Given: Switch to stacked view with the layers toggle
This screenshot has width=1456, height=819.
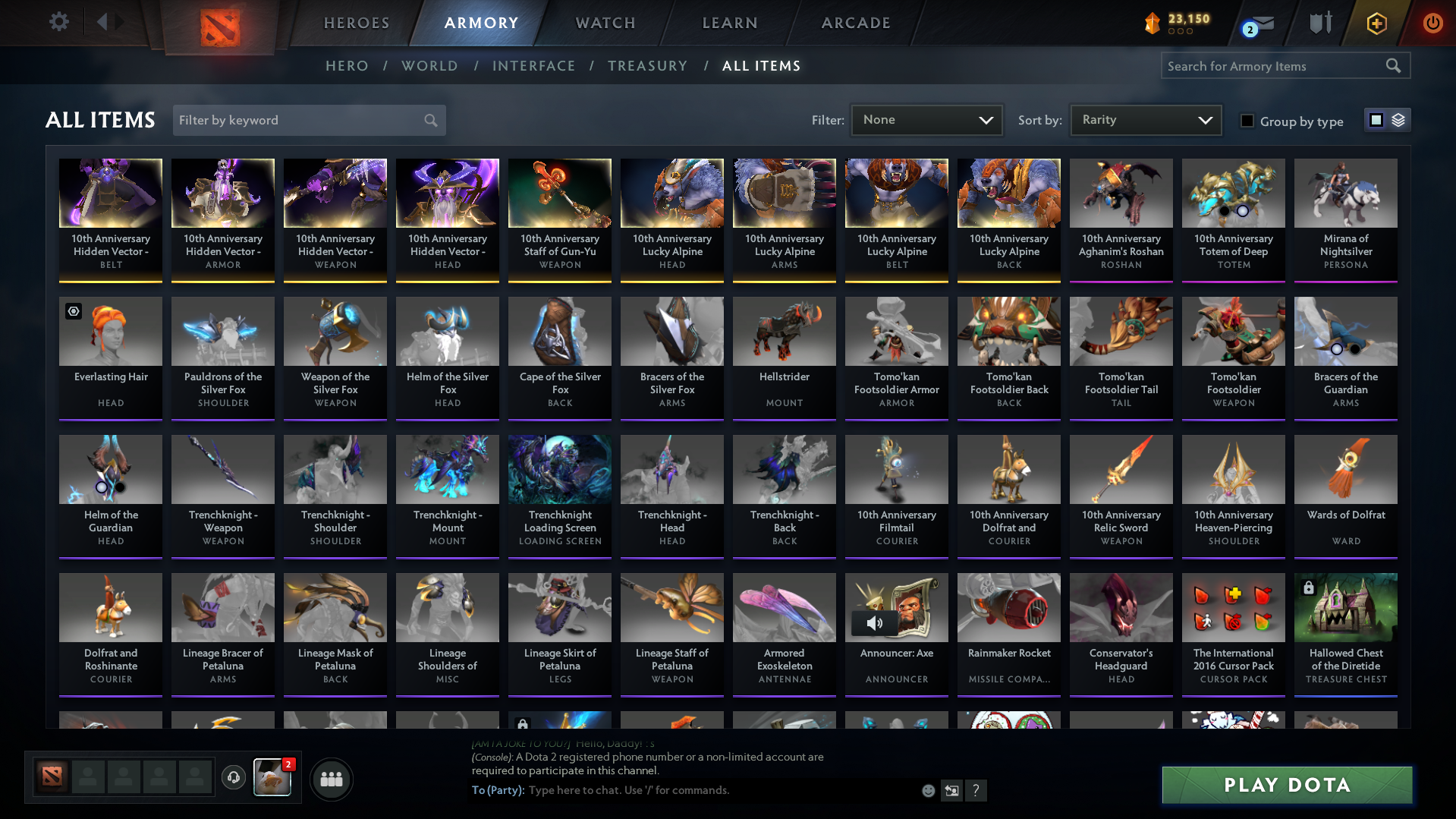Looking at the screenshot, I should tap(1398, 120).
